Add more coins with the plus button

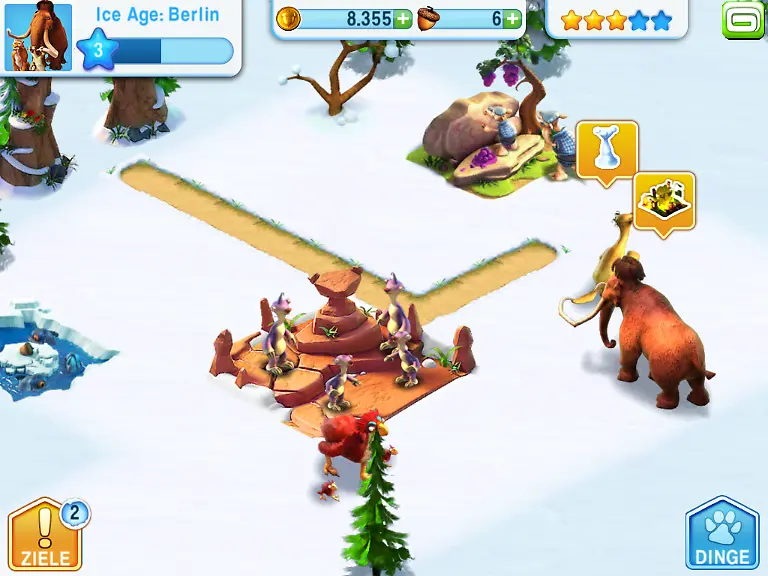pyautogui.click(x=402, y=19)
